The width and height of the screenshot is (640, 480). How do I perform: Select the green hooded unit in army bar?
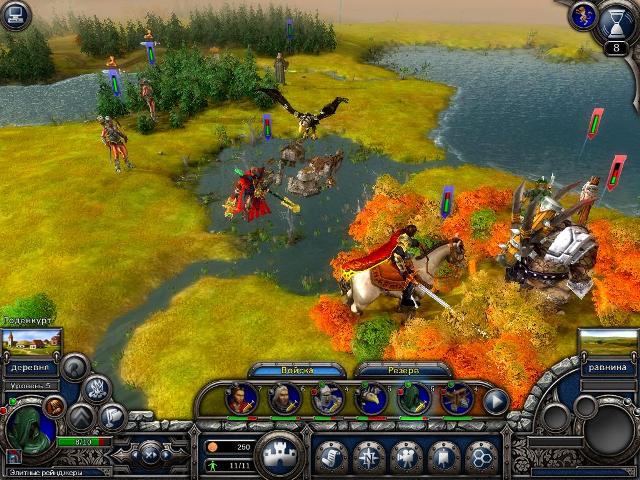[x=413, y=400]
